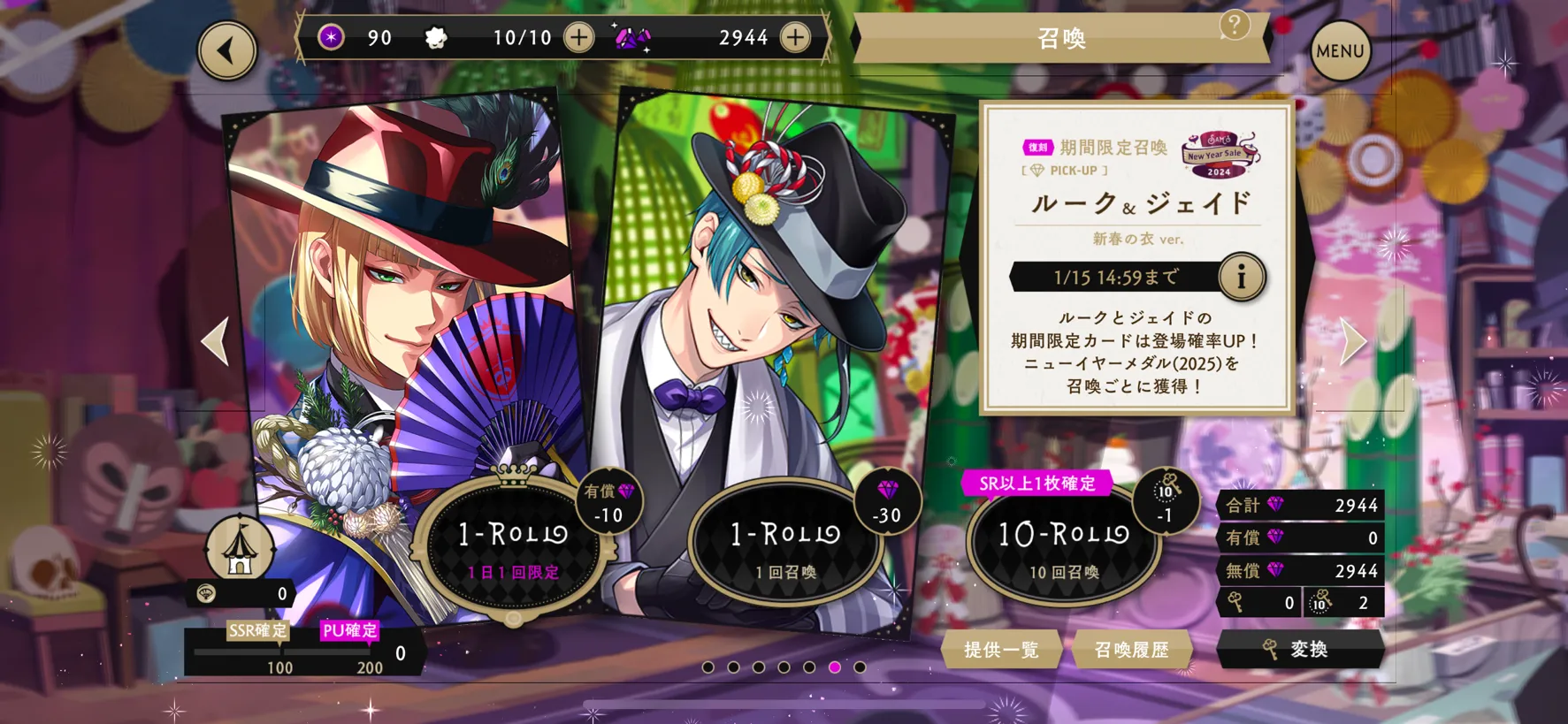Open the circus tent medal icon
The image size is (1568, 724).
[239, 548]
